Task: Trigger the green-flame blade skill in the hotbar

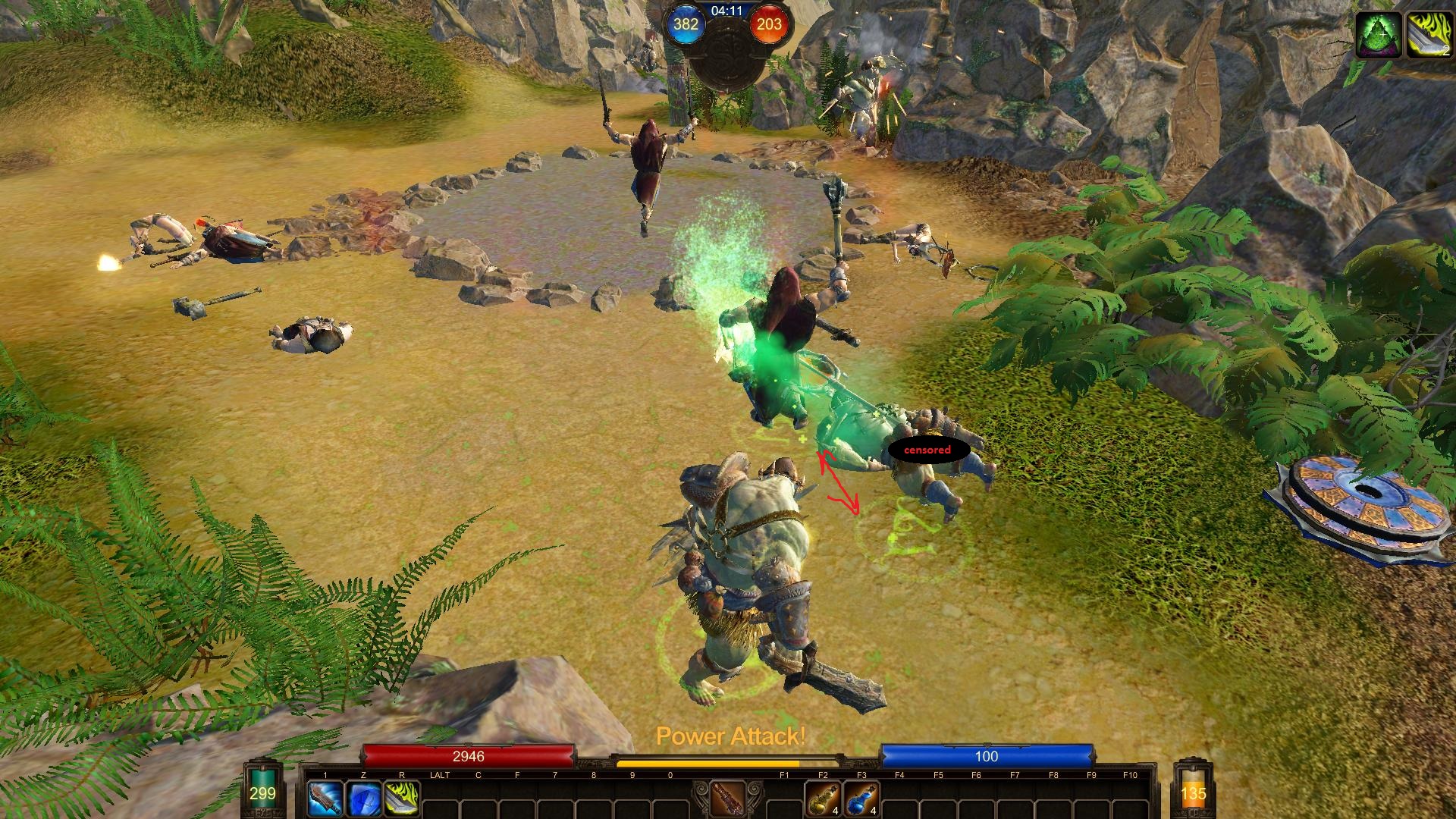Action: point(402,799)
